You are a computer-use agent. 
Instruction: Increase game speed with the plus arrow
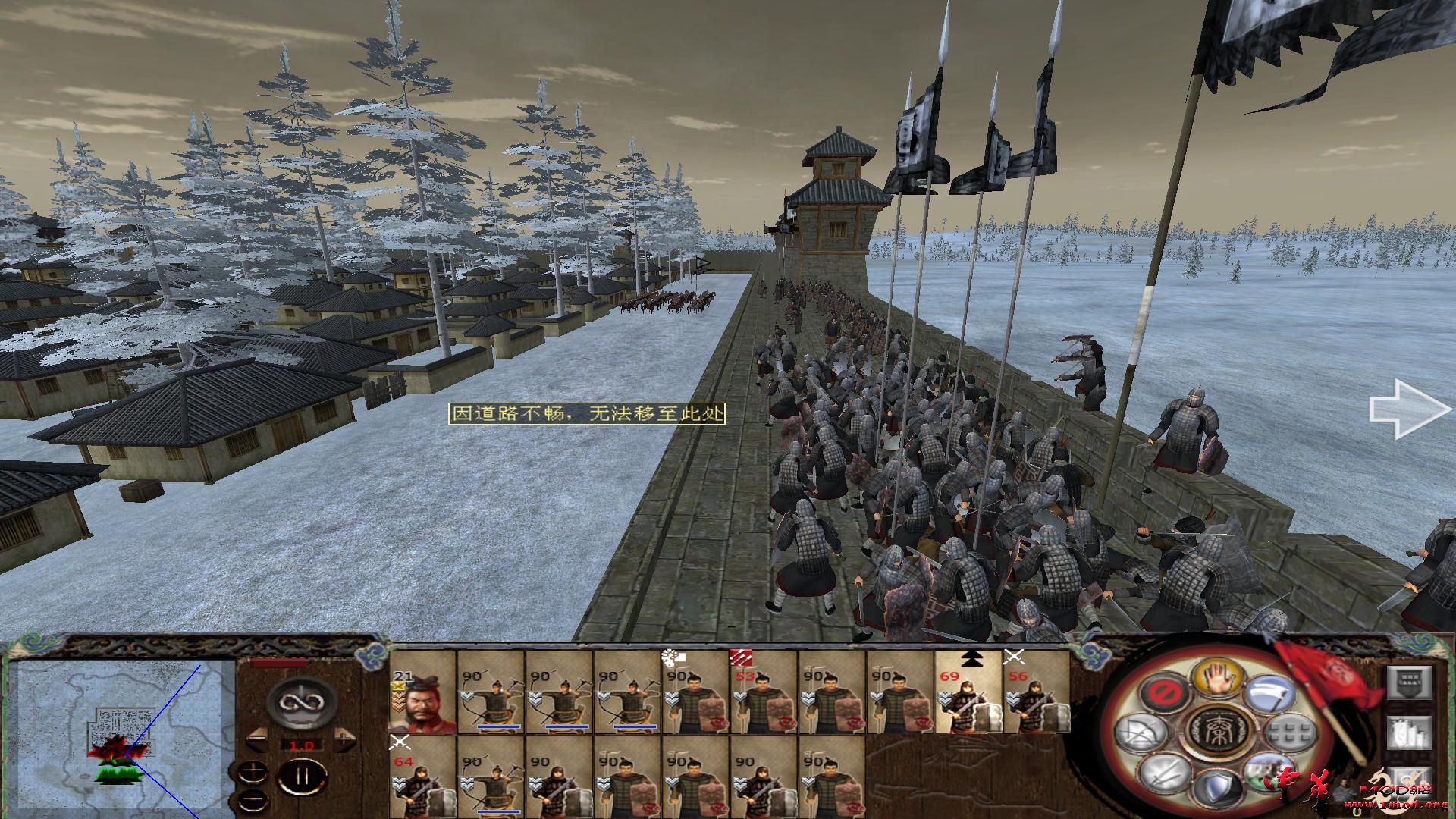(344, 738)
